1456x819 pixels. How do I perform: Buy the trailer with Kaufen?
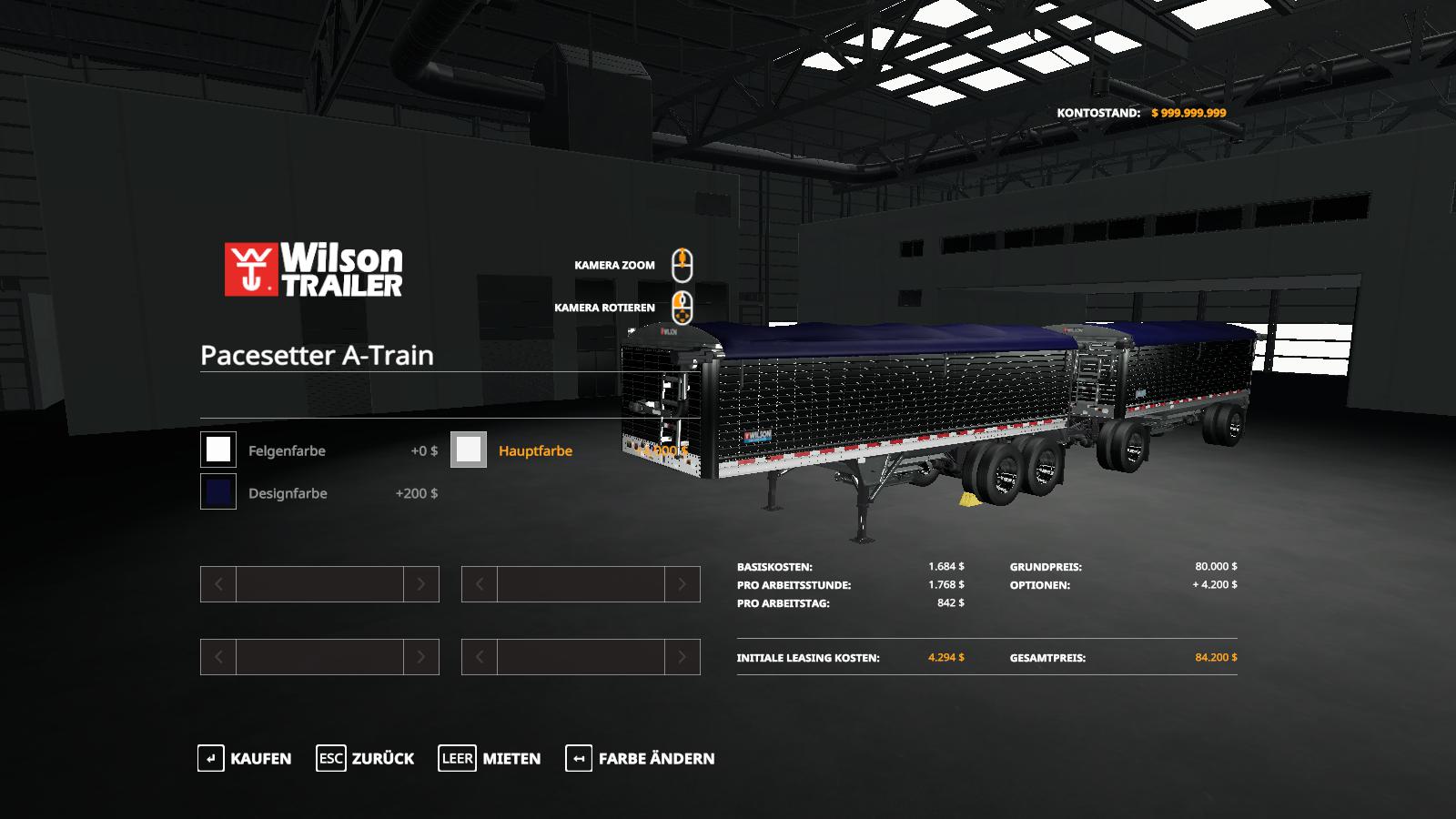[x=245, y=758]
